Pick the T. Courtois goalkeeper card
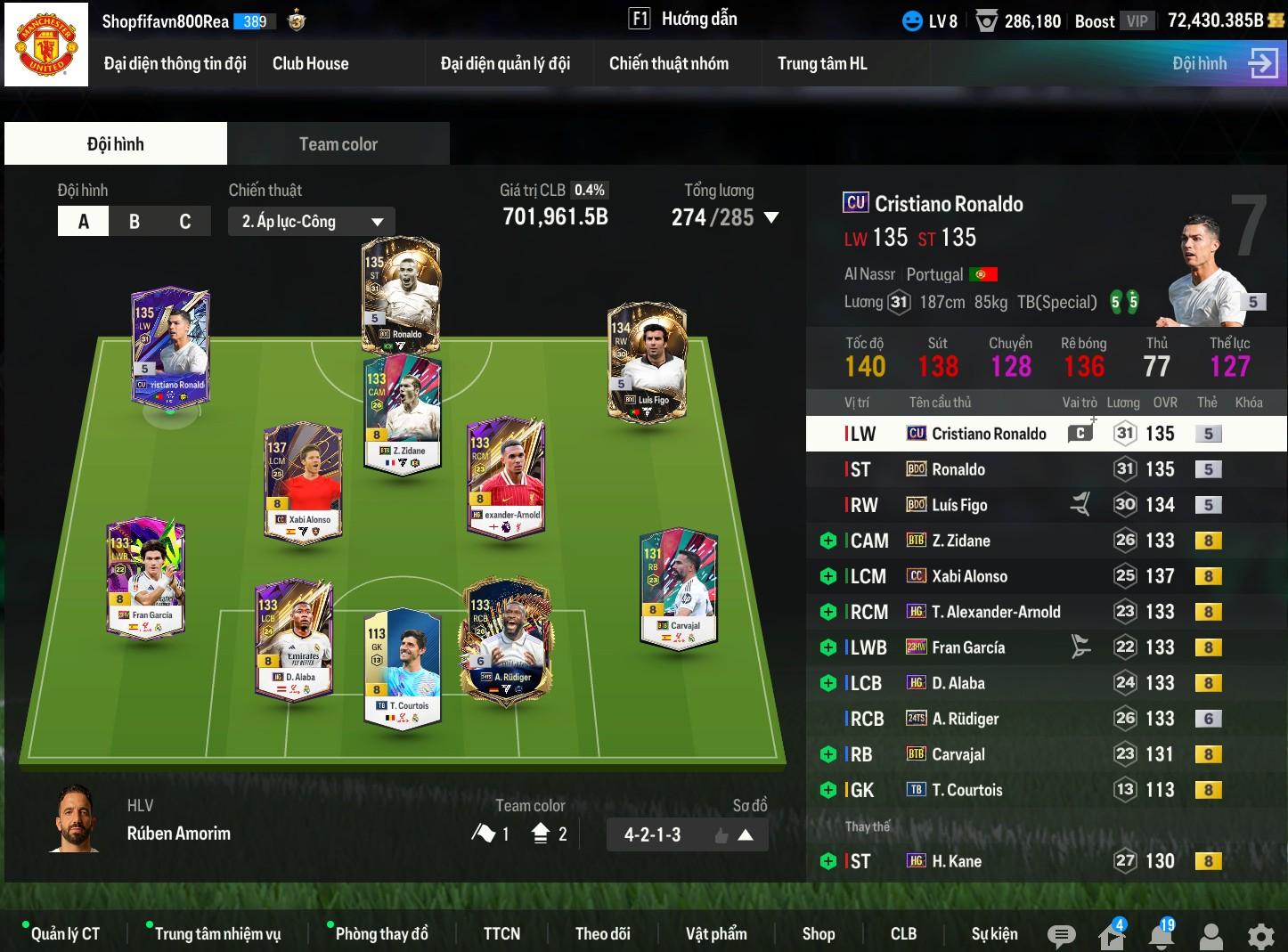This screenshot has width=1288, height=952. coord(403,667)
